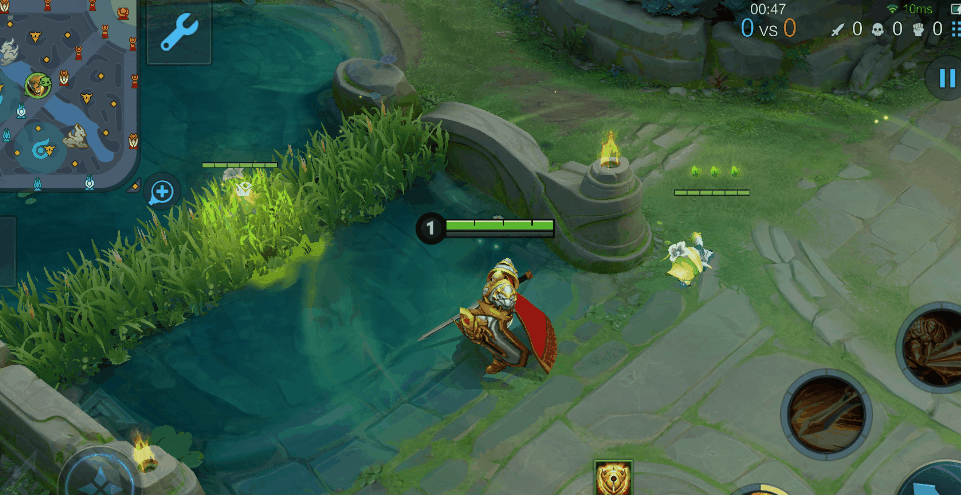Use the armored charge skill at screen edge
This screenshot has height=495, width=961.
pyautogui.click(x=932, y=347)
